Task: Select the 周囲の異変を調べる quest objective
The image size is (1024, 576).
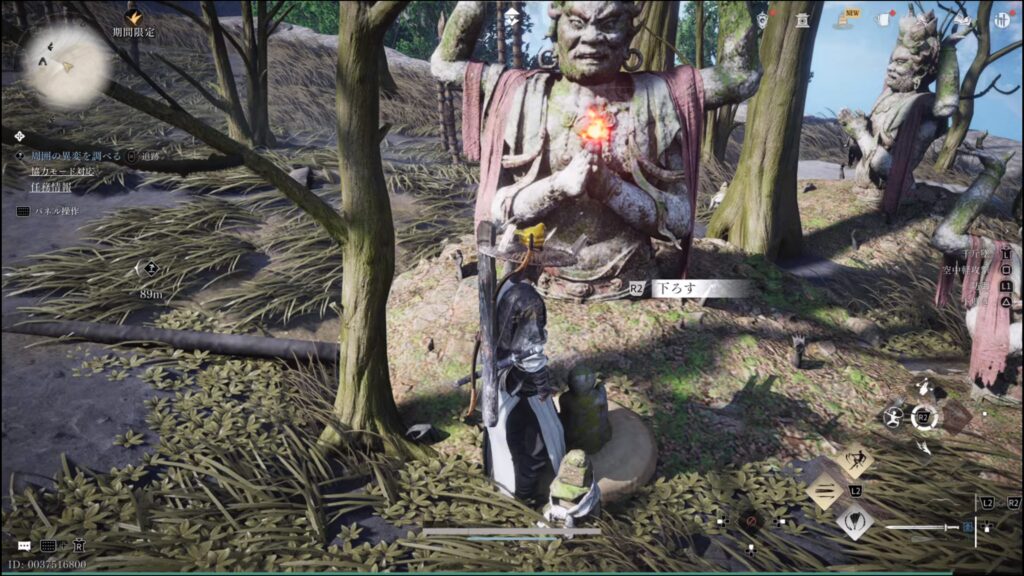Action: 75,156
